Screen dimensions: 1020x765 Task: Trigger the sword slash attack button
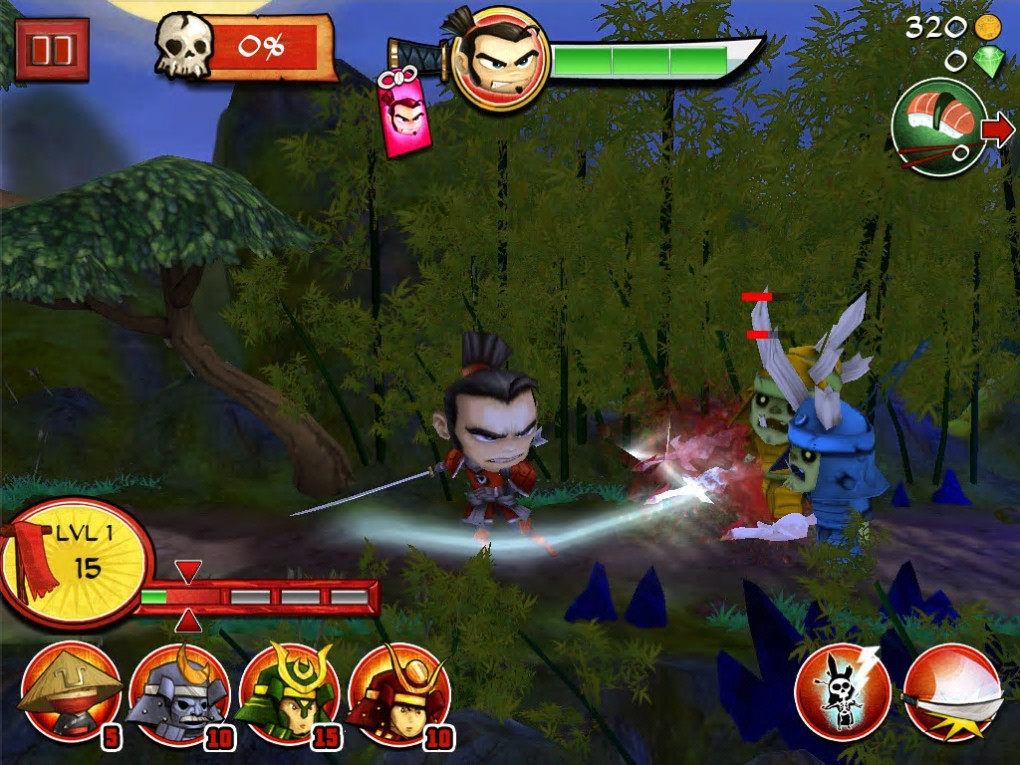(952, 691)
